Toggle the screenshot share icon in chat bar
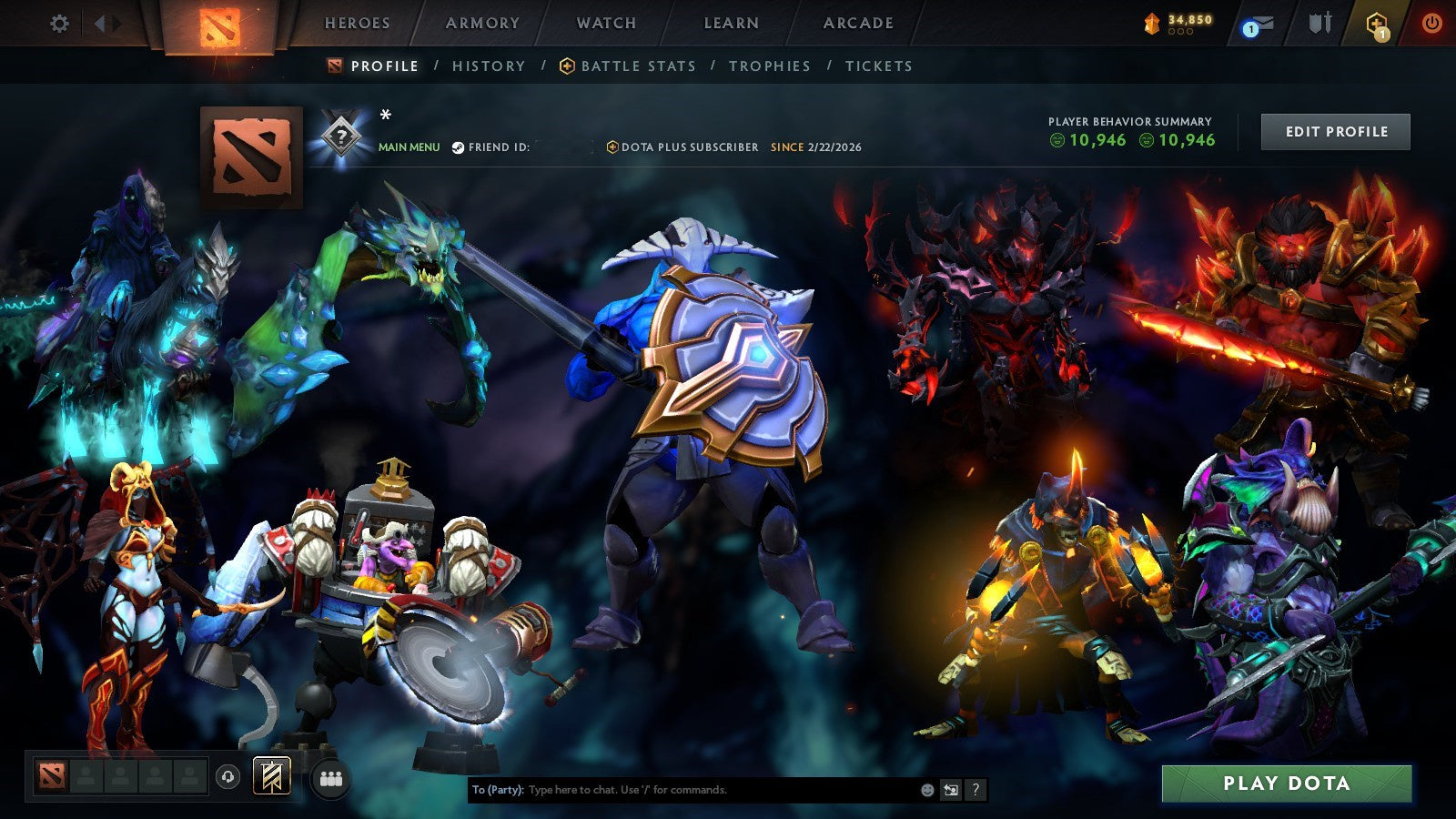 (x=951, y=790)
